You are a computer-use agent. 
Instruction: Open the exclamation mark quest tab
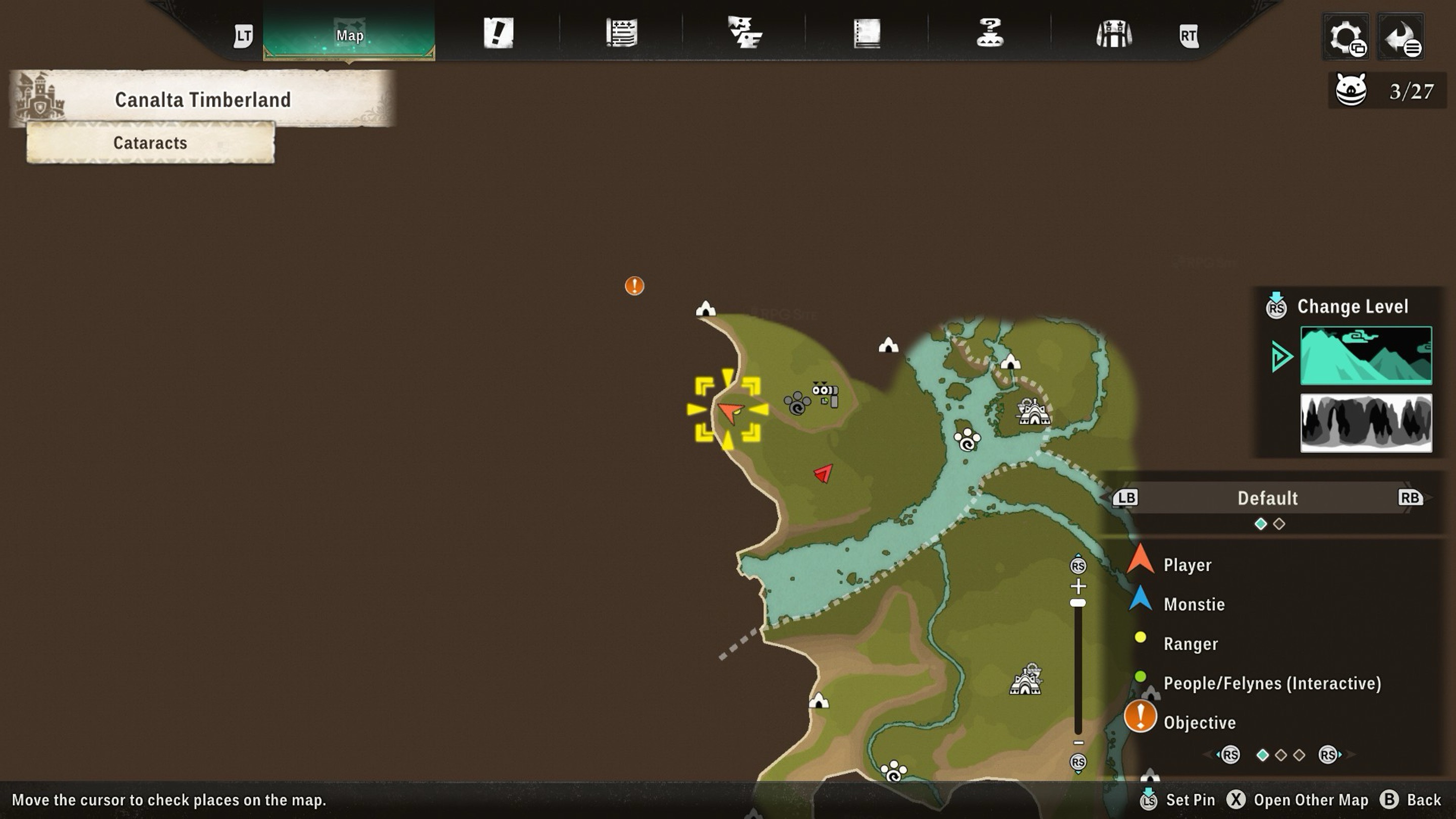(498, 33)
